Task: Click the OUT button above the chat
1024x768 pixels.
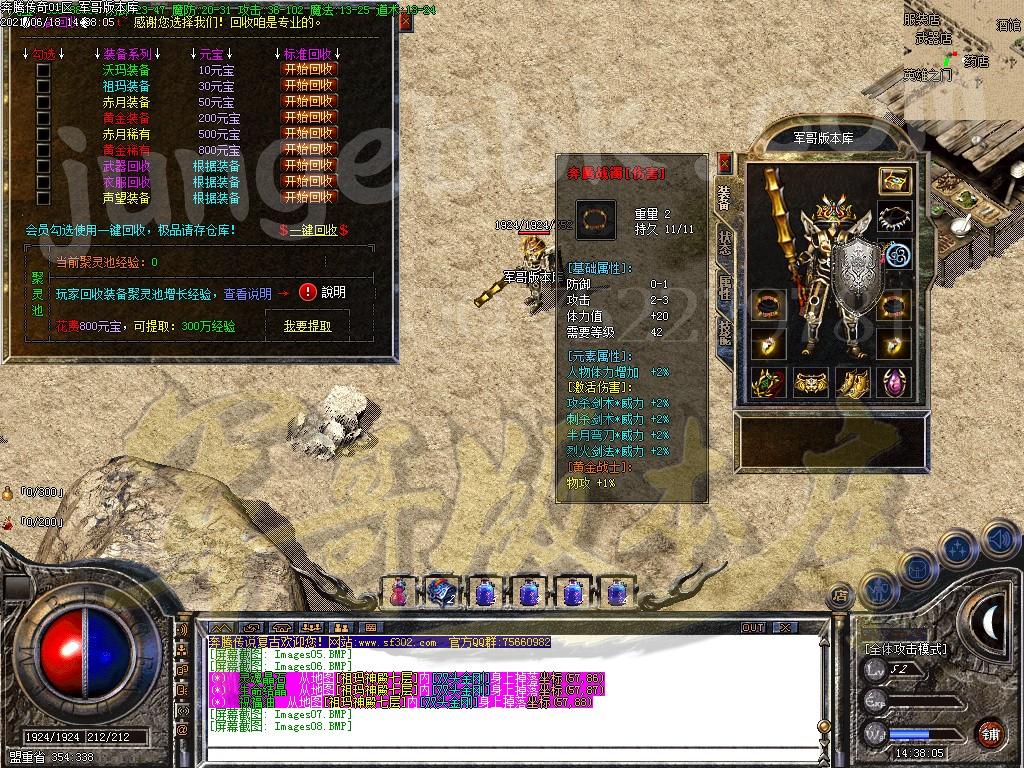Action: tap(753, 627)
